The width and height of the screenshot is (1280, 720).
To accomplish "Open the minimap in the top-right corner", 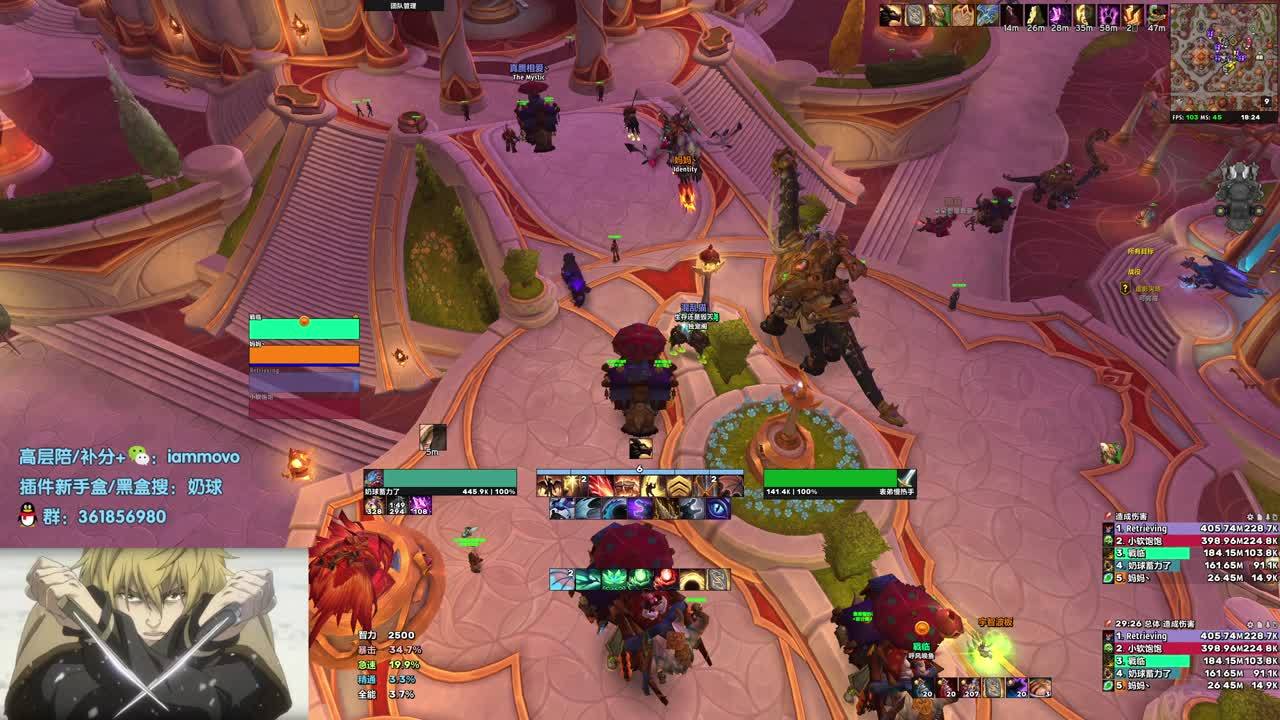I will pyautogui.click(x=1222, y=56).
